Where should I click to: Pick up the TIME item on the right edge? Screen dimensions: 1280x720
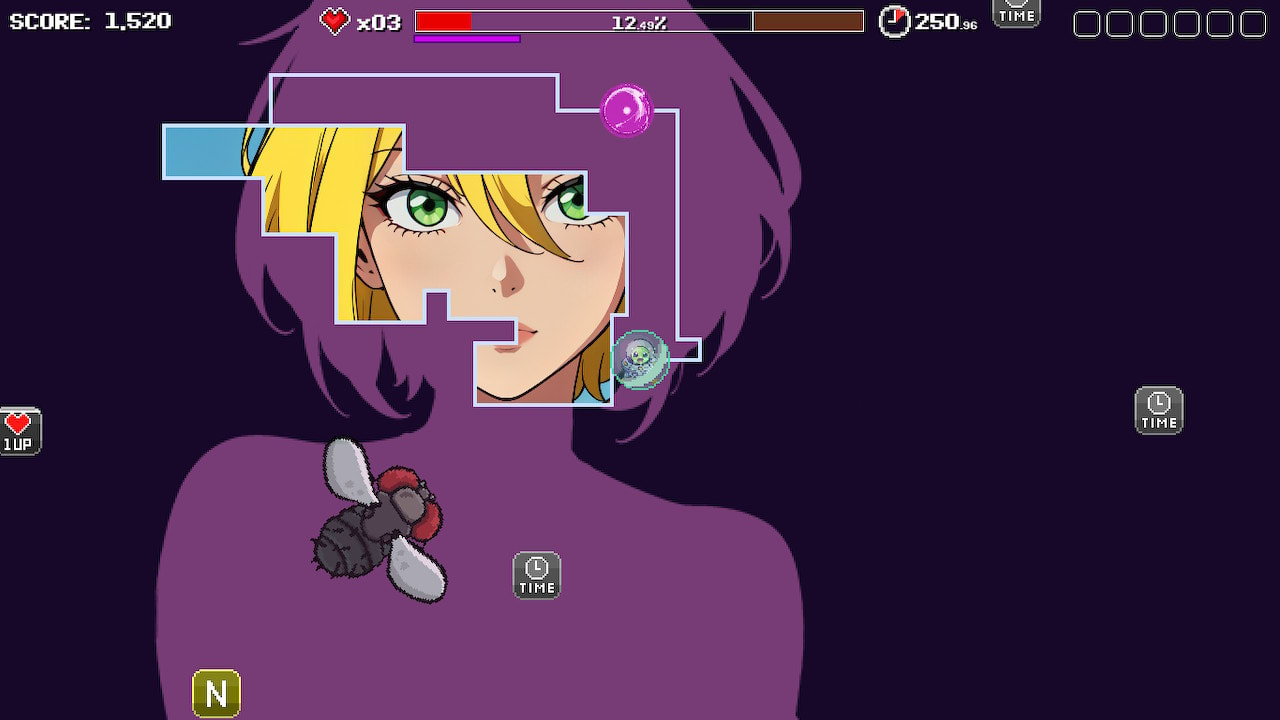pyautogui.click(x=1159, y=410)
